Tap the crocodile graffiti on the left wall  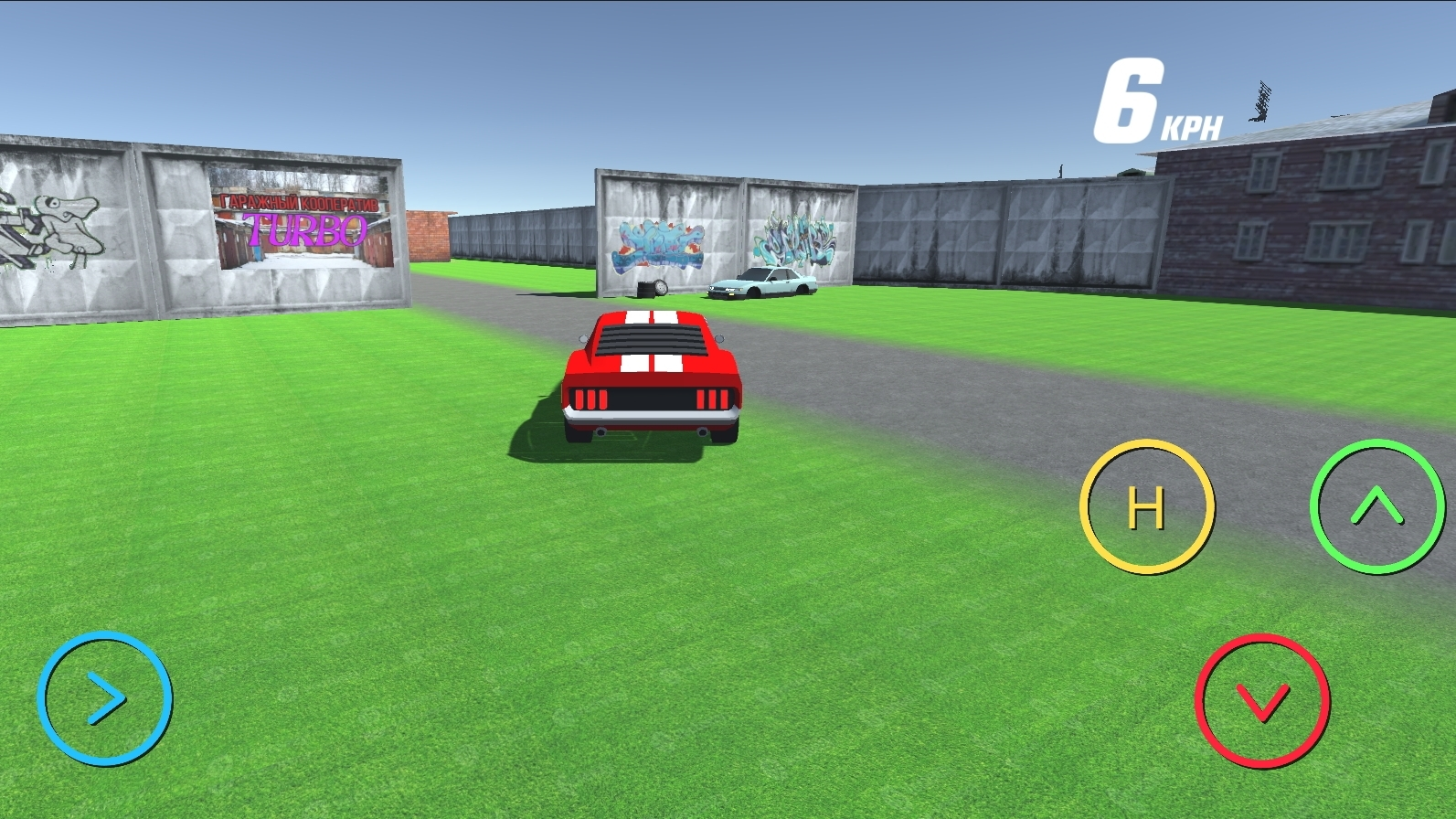[x=57, y=222]
